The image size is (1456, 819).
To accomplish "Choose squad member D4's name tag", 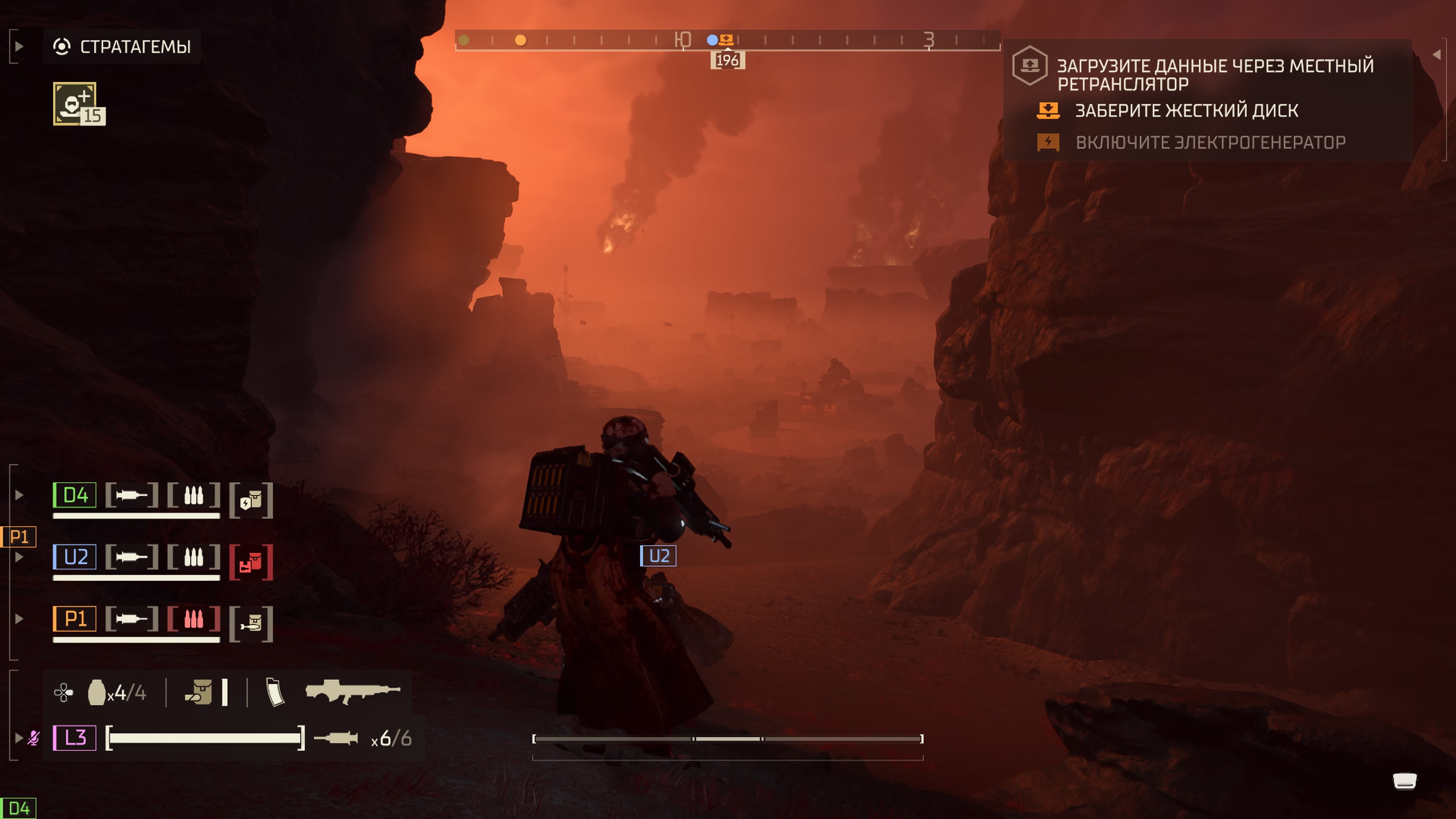I will pos(75,495).
